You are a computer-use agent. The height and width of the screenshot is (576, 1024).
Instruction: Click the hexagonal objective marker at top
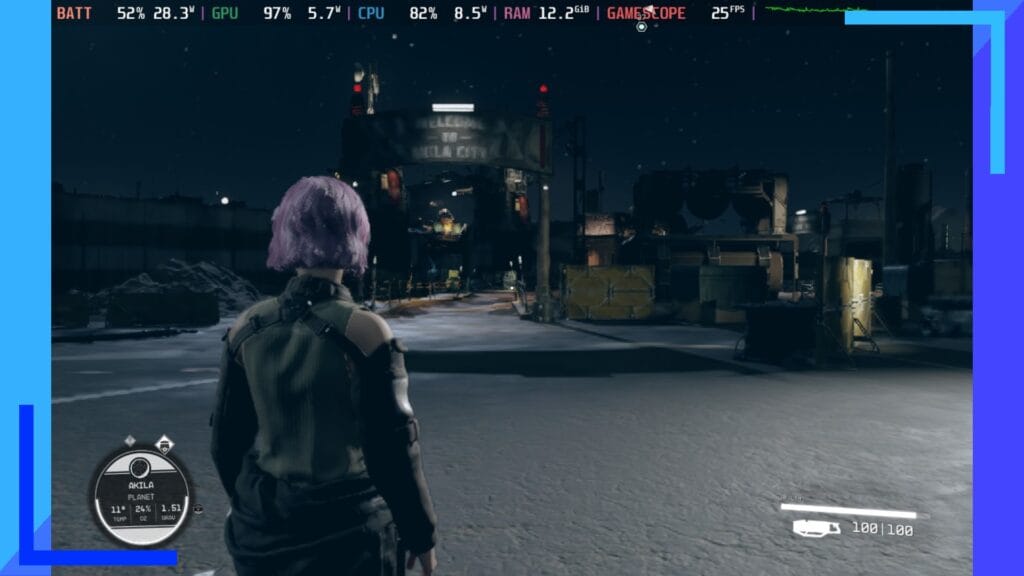point(642,24)
